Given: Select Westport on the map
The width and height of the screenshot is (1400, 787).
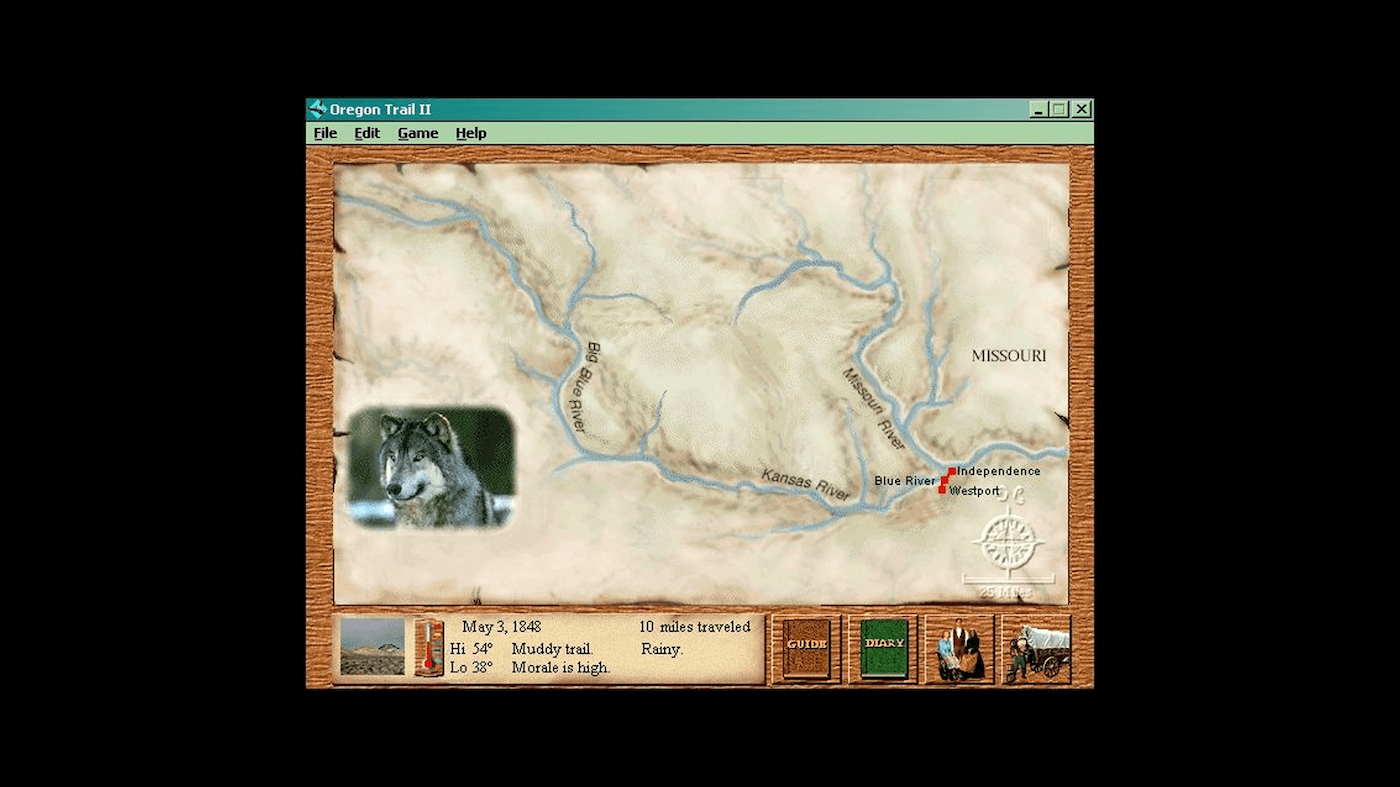Looking at the screenshot, I should (x=975, y=491).
